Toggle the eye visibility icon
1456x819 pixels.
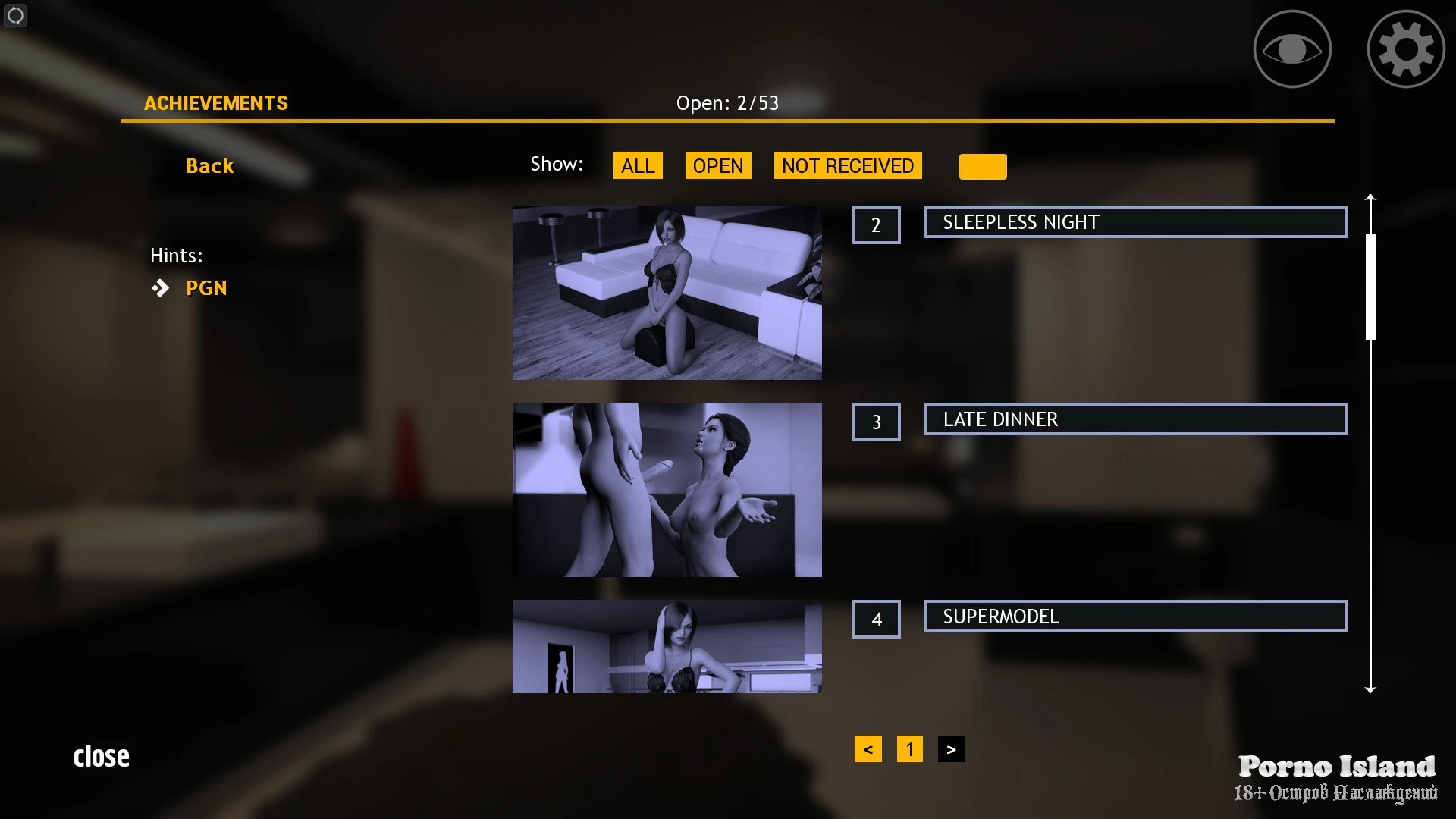(1291, 49)
